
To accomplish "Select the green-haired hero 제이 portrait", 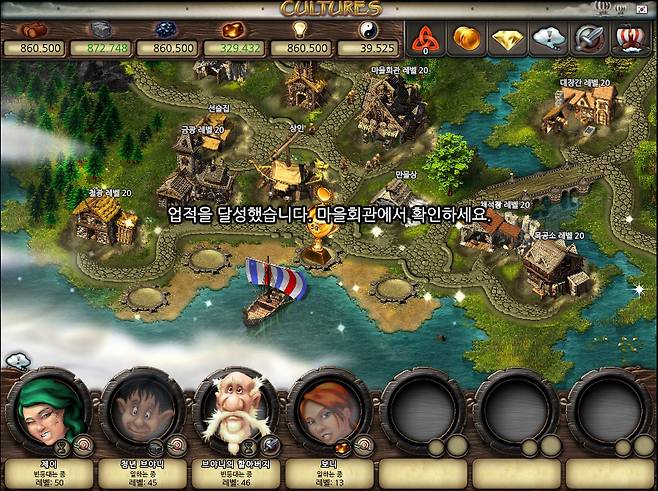I will 46,408.
